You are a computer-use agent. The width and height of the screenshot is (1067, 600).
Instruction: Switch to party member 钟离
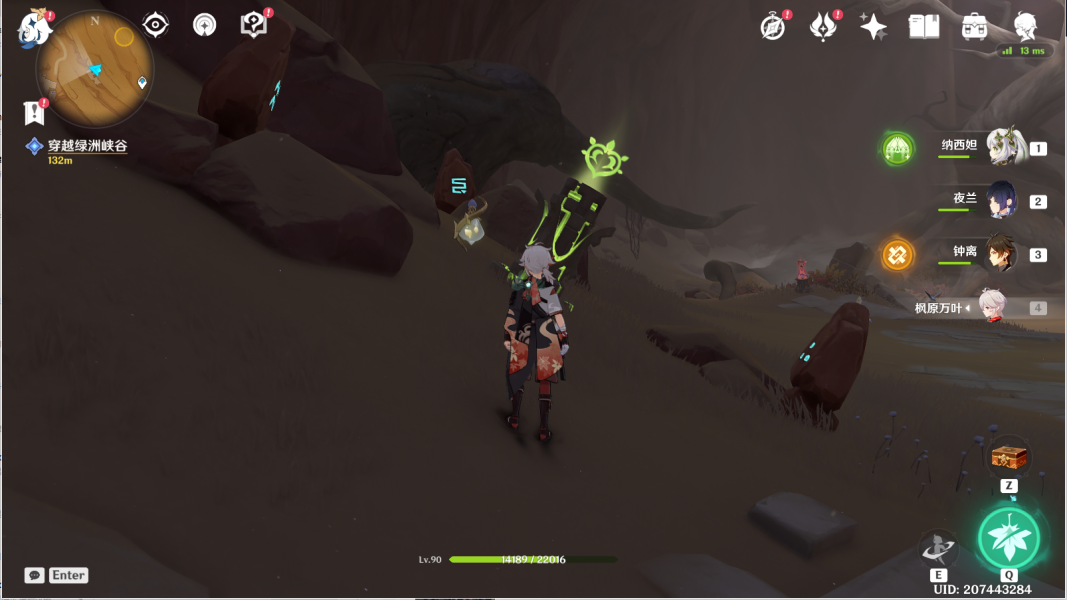coord(1002,253)
